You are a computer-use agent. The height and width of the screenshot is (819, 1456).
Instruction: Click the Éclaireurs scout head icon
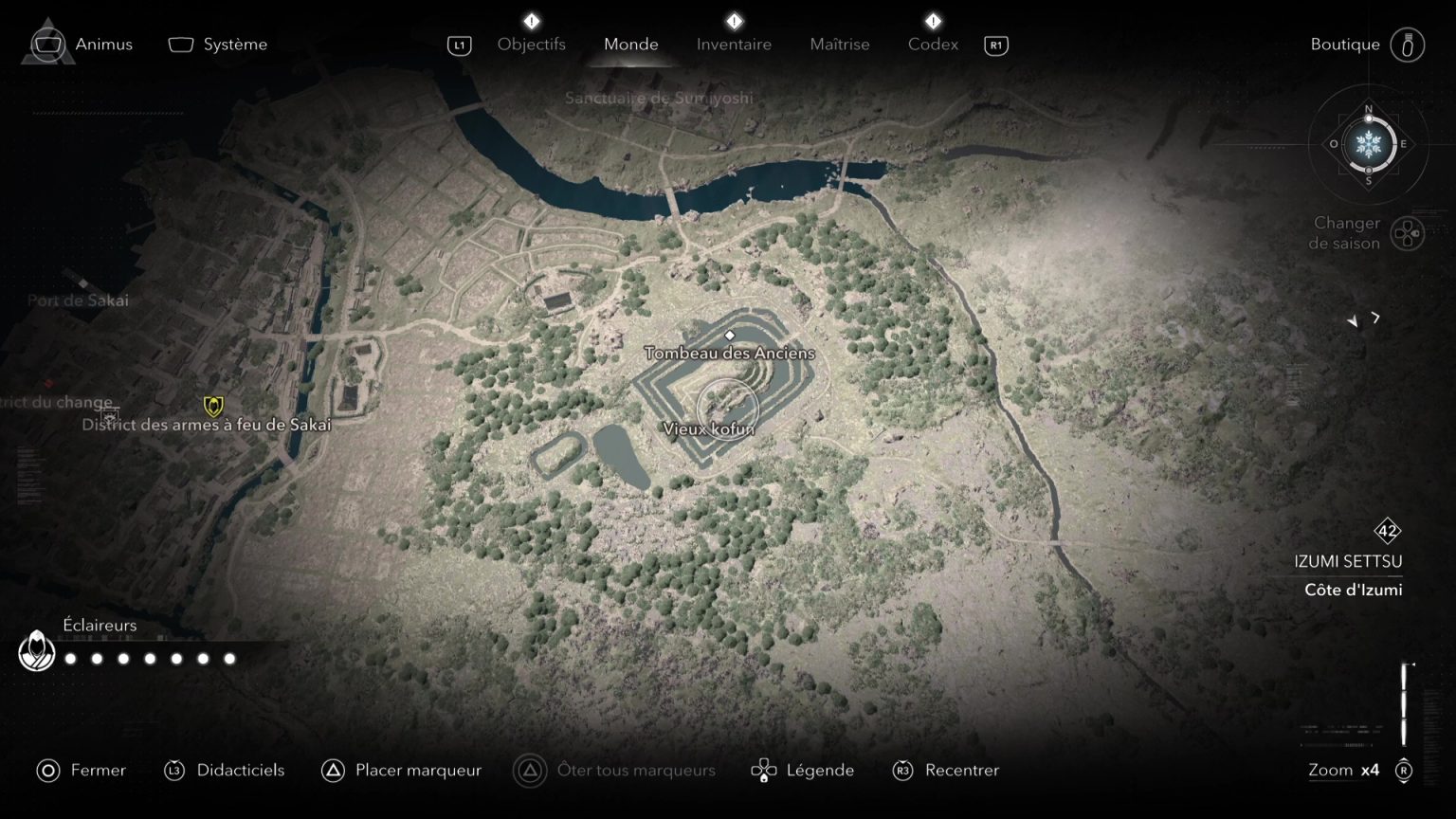point(38,652)
